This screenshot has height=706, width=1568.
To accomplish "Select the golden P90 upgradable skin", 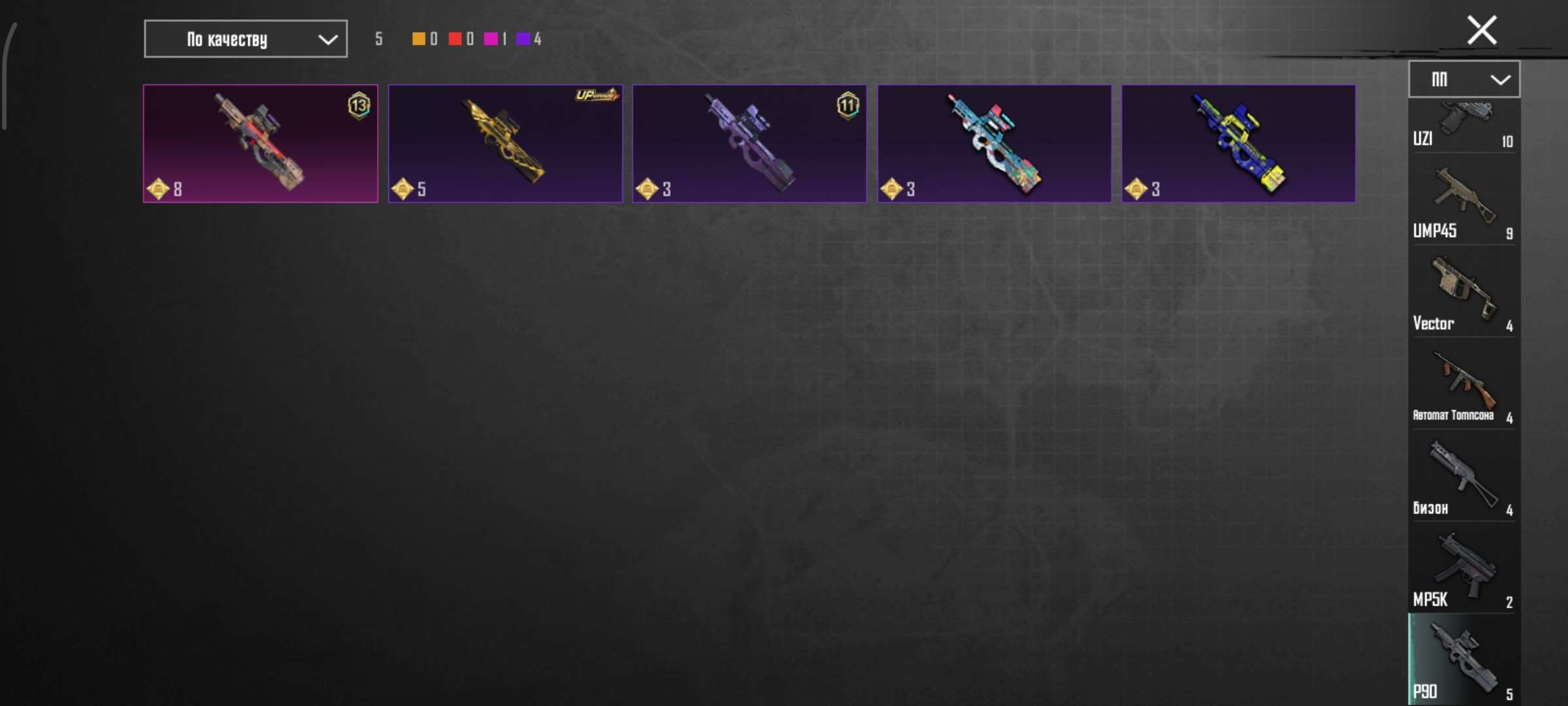I will [505, 144].
